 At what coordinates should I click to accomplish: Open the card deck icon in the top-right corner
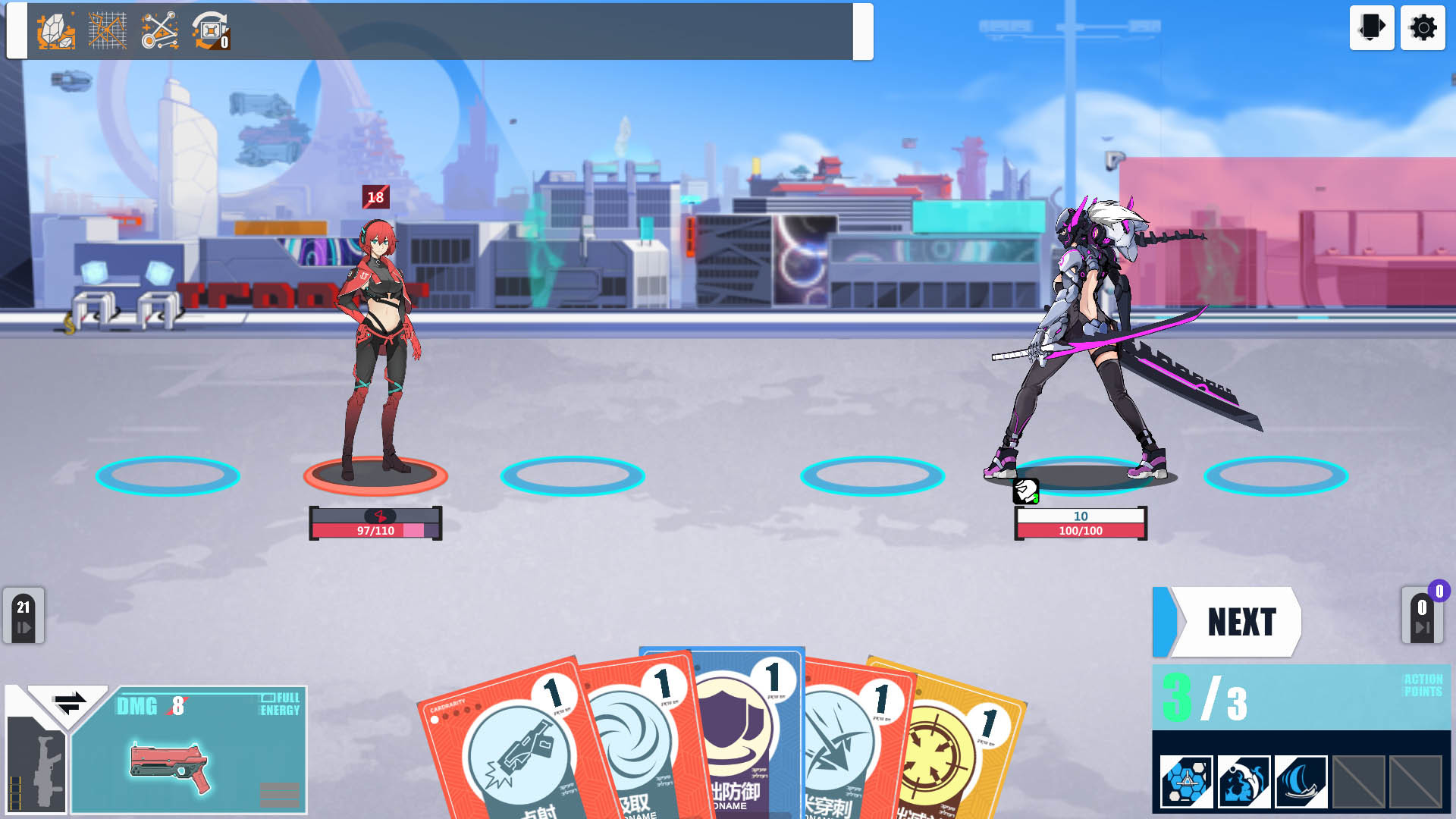pos(1372,28)
